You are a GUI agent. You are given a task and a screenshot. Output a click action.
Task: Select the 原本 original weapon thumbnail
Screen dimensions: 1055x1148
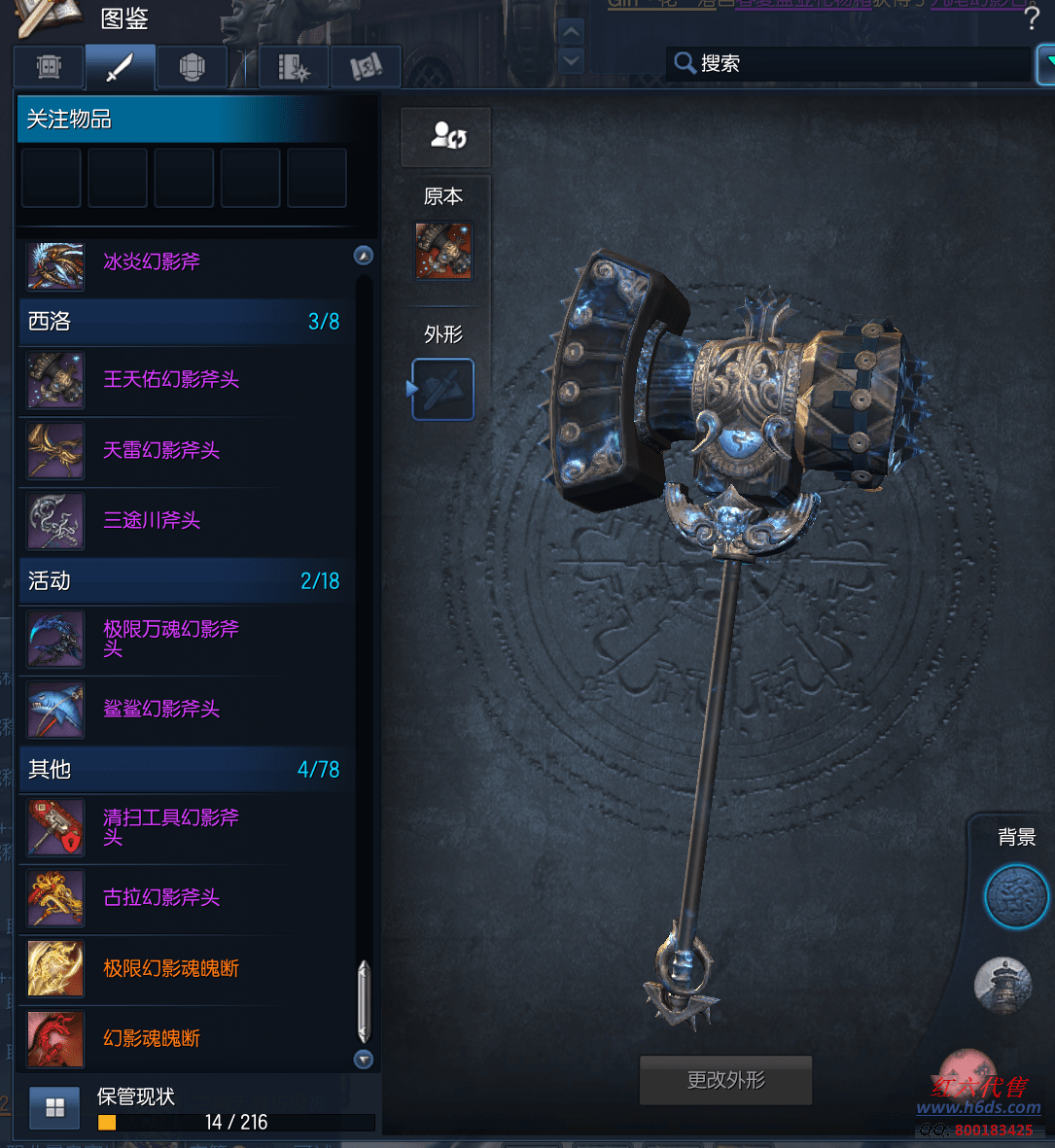[443, 251]
